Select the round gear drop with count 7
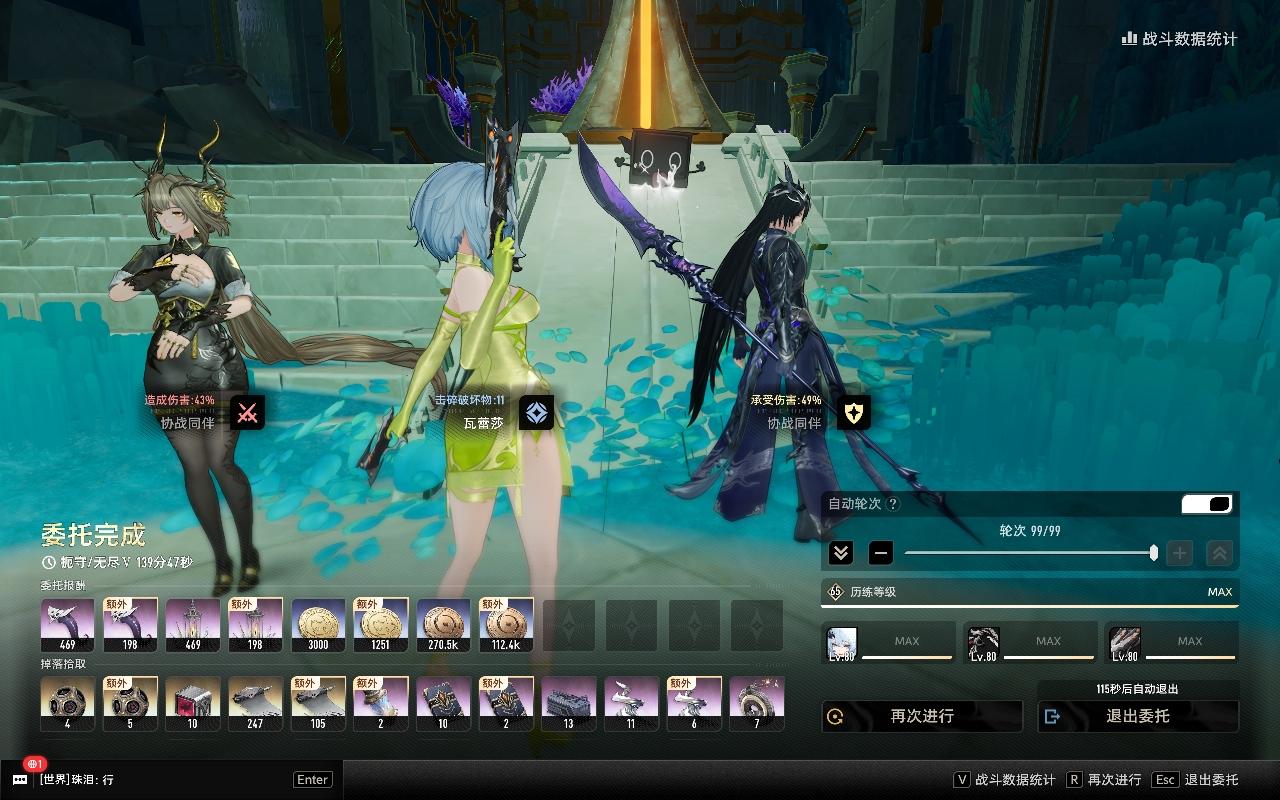 coord(756,703)
